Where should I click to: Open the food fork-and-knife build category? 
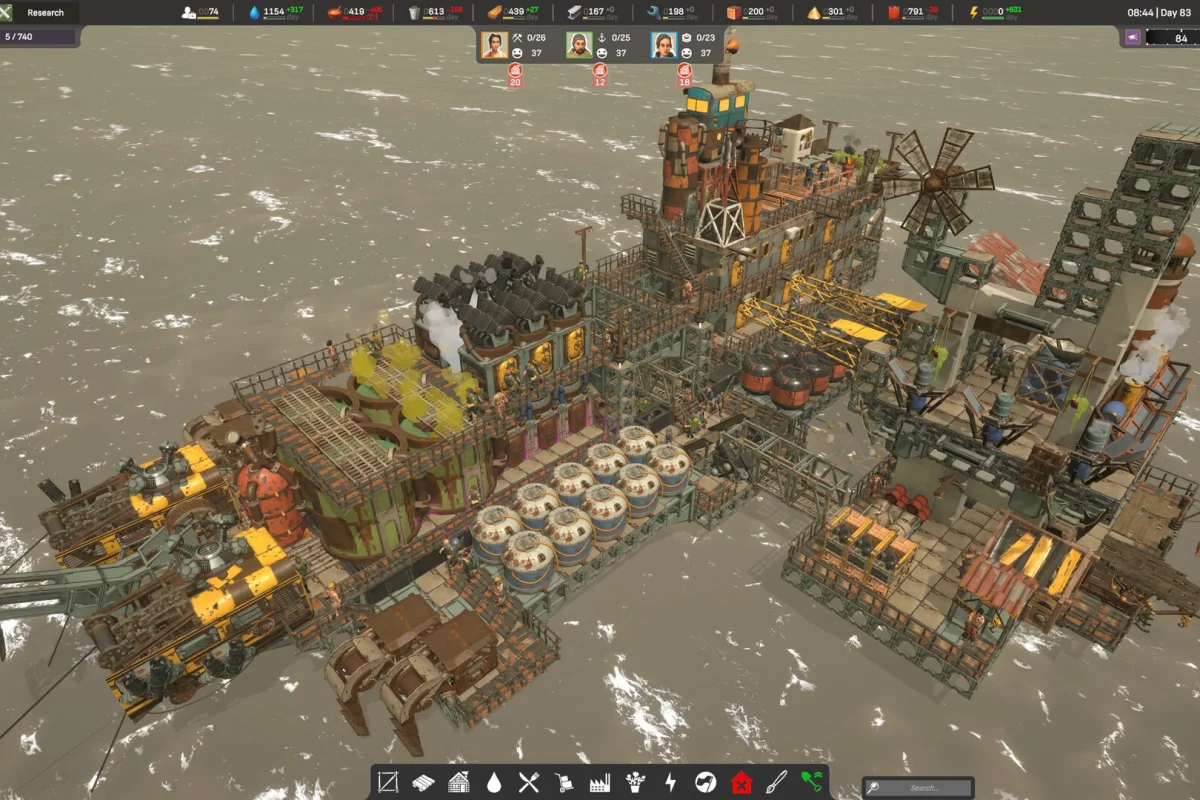click(530, 782)
